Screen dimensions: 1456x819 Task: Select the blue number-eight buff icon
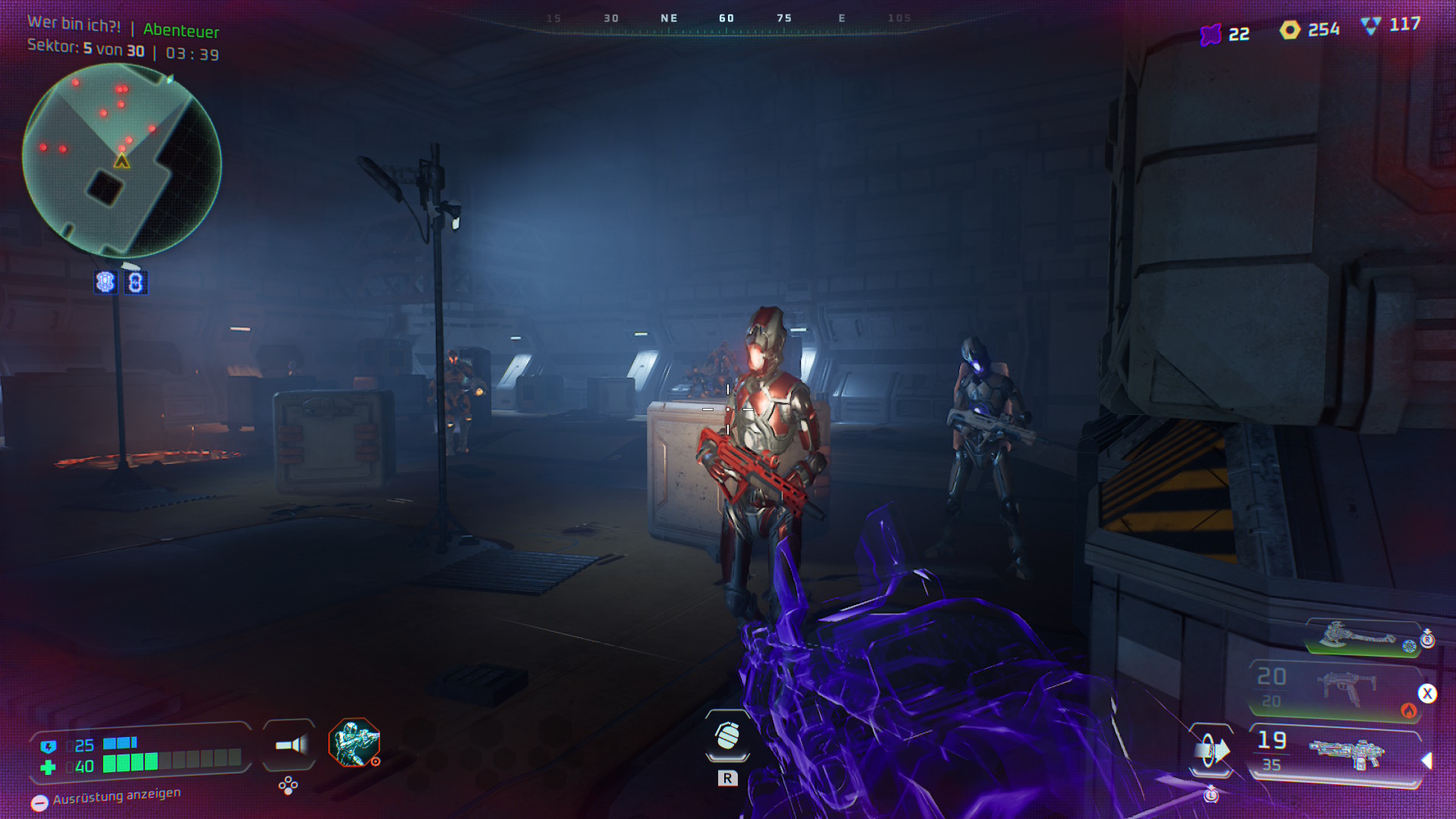click(x=136, y=283)
